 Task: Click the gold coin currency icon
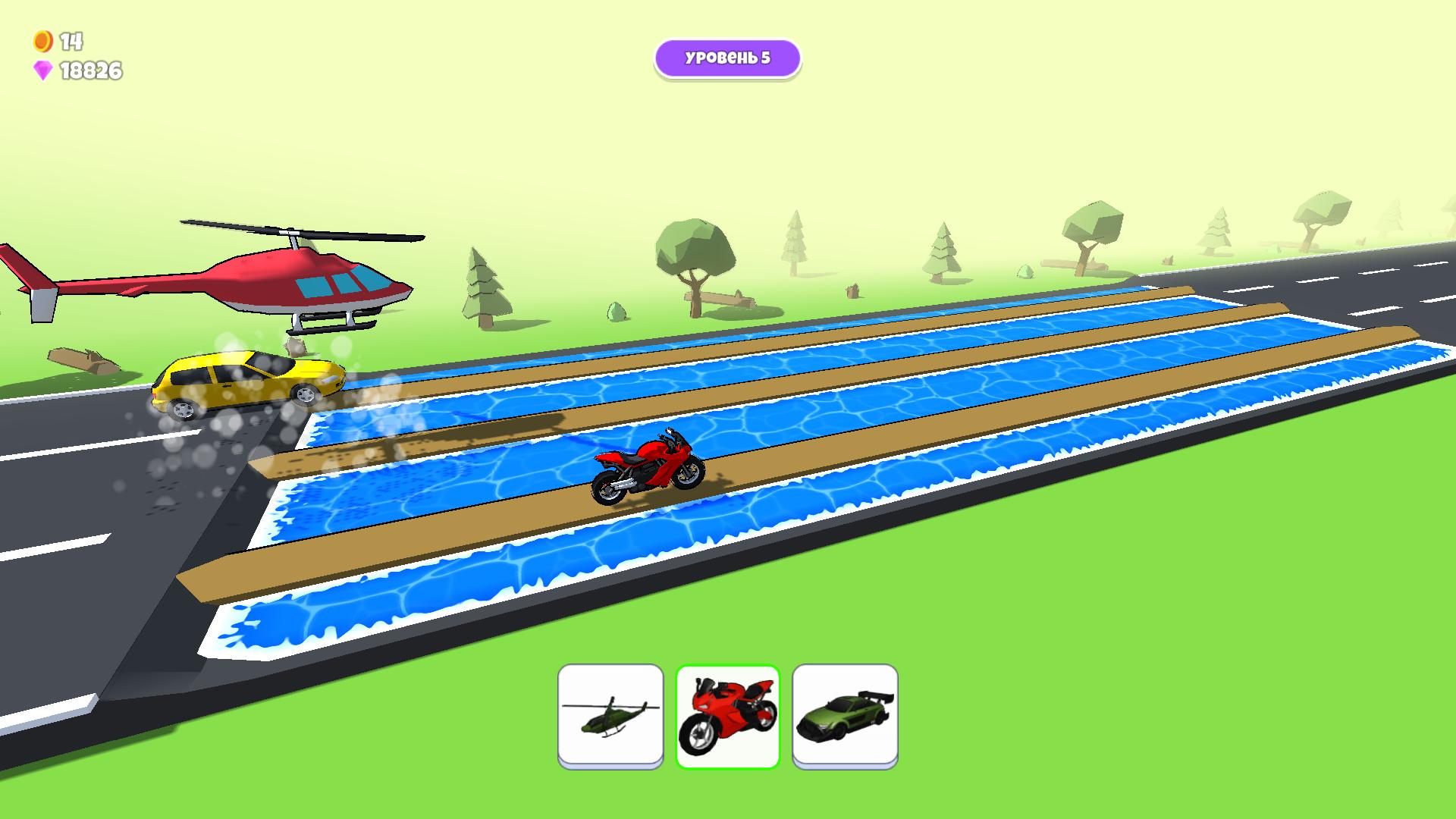(x=42, y=42)
